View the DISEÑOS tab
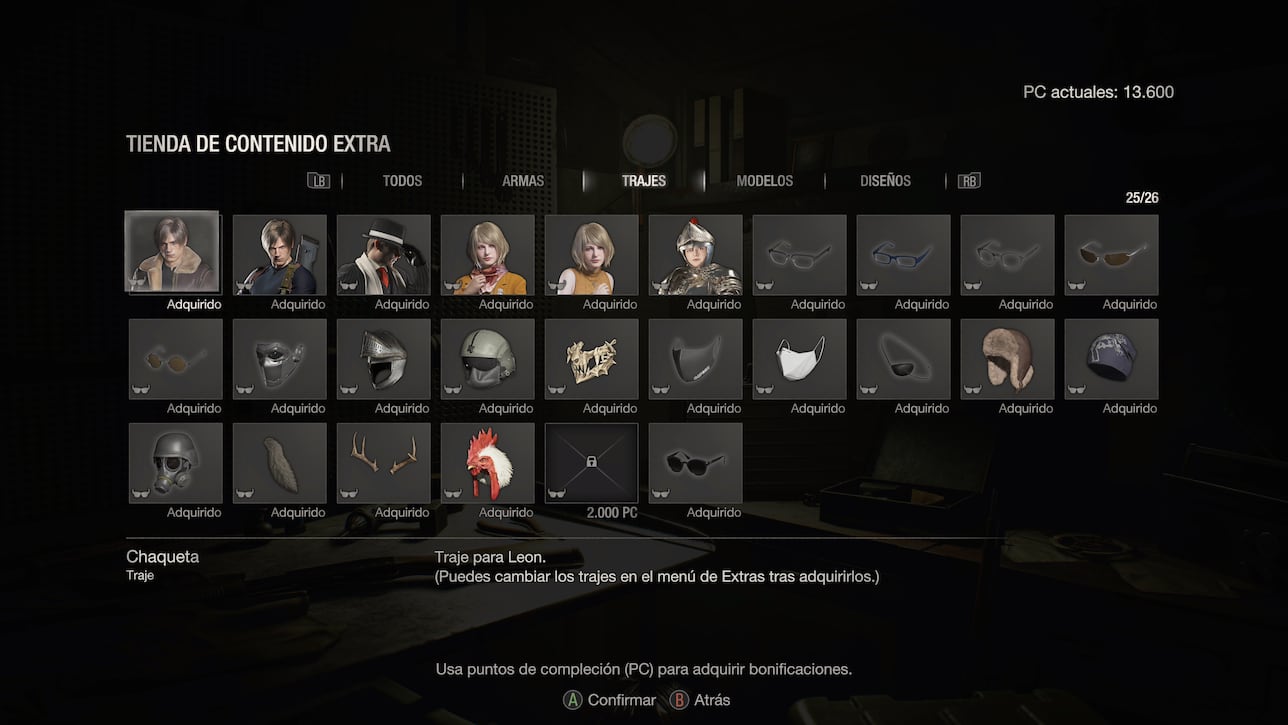Screen dimensions: 1288x725 [885, 181]
